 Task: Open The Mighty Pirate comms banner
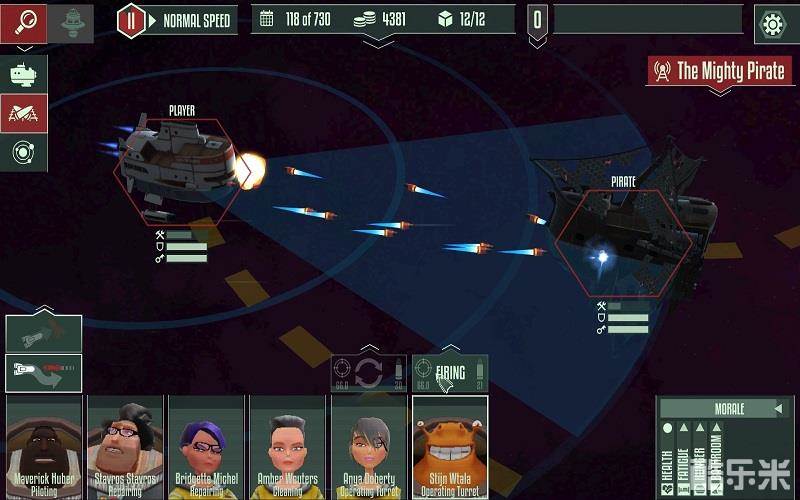tap(719, 71)
